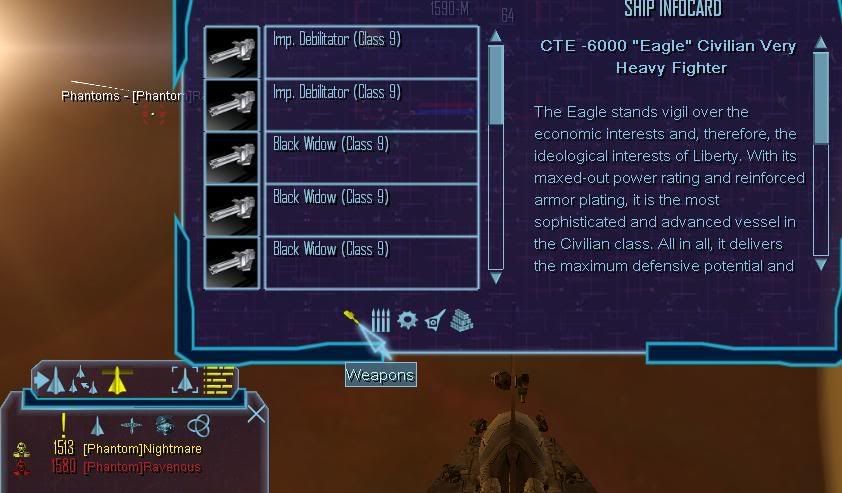This screenshot has height=493, width=842.
Task: Close the contact list panel
Action: point(257,413)
